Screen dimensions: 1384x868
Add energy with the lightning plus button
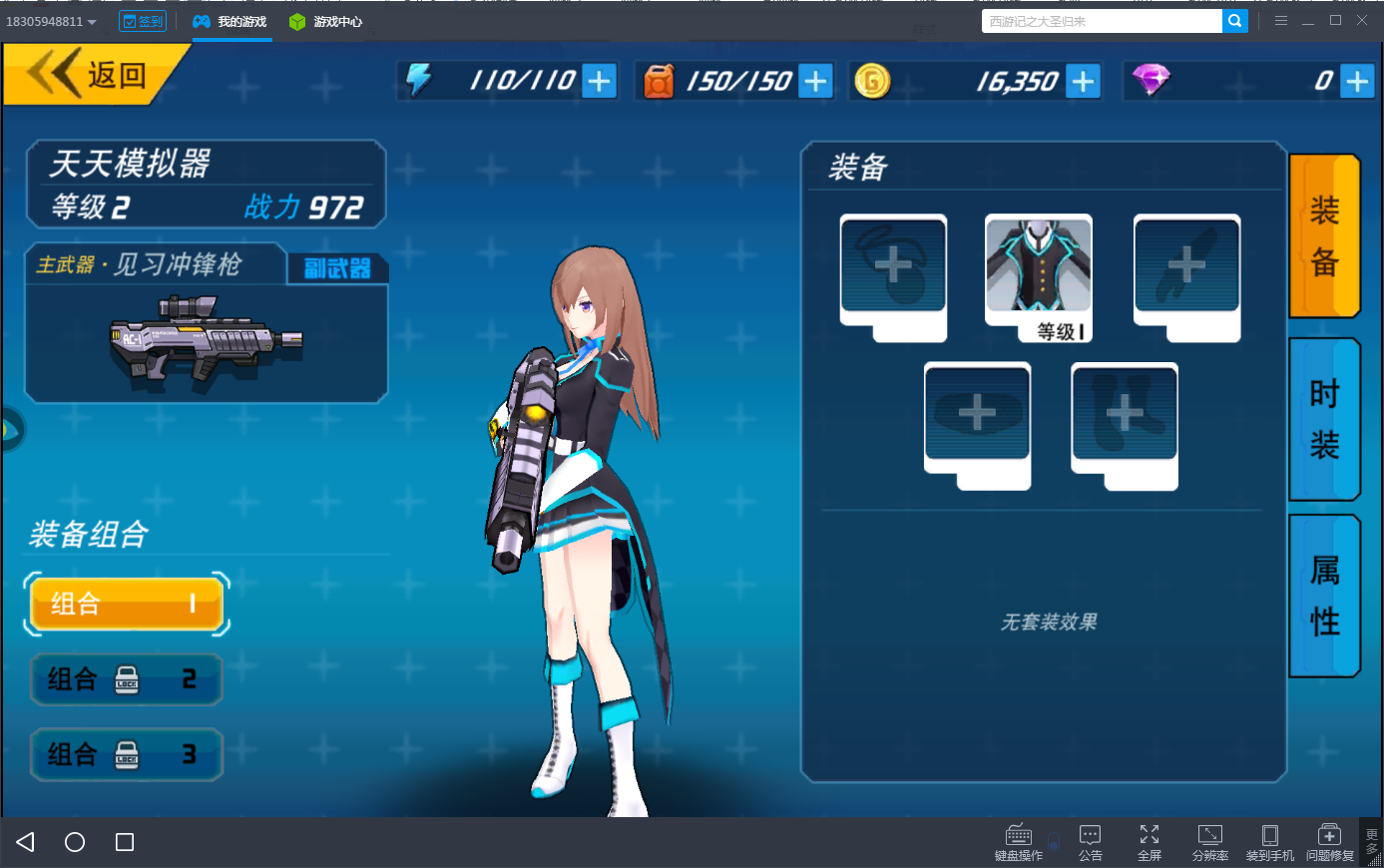coord(599,81)
